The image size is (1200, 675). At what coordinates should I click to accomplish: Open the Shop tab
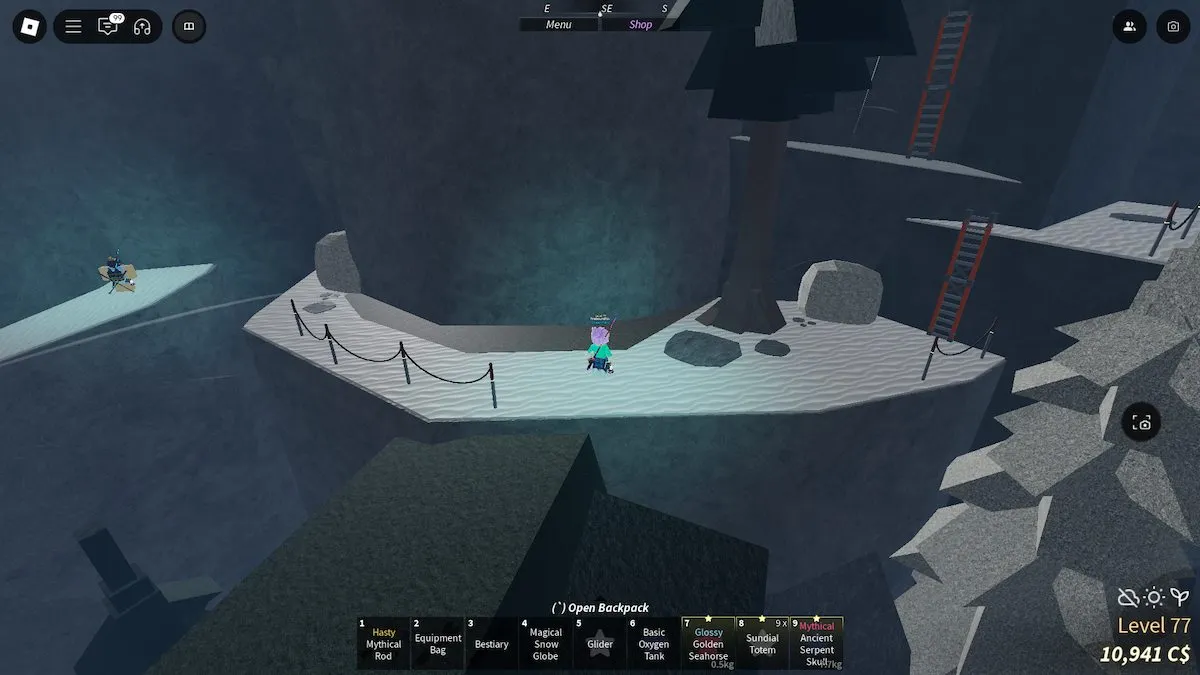(640, 25)
